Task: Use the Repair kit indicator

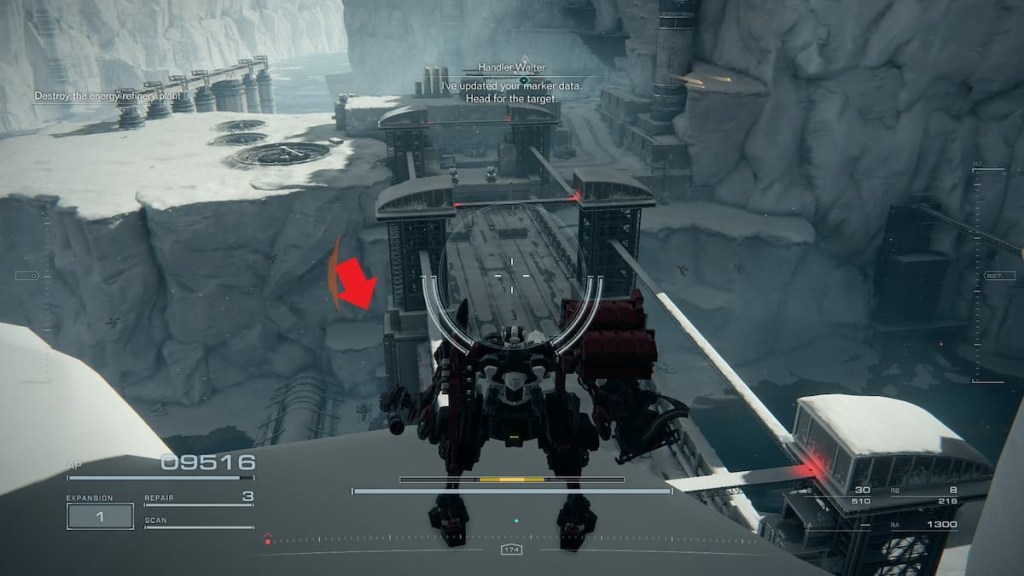Action: coord(198,498)
